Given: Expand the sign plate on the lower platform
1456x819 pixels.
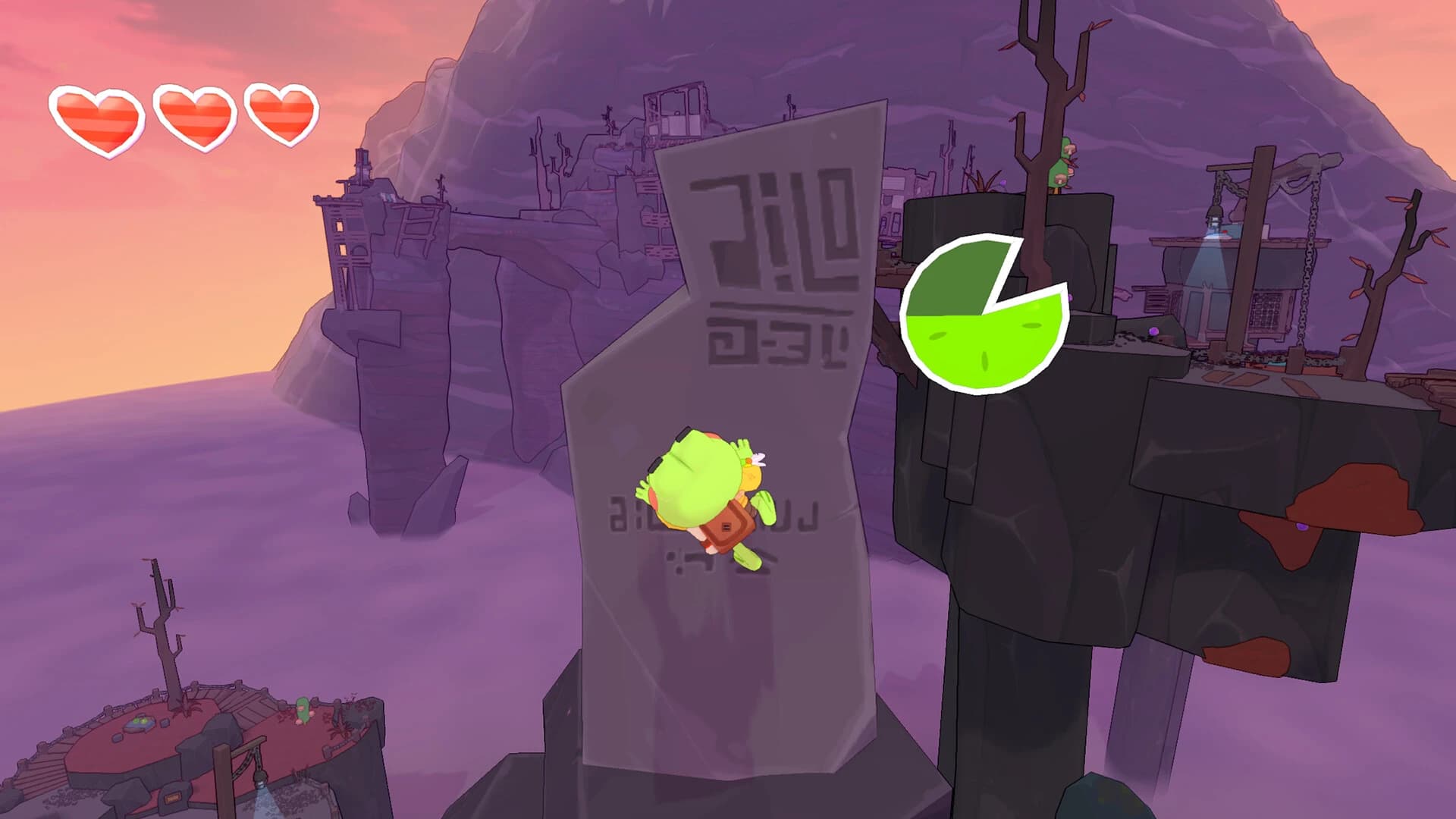Looking at the screenshot, I should [172, 796].
